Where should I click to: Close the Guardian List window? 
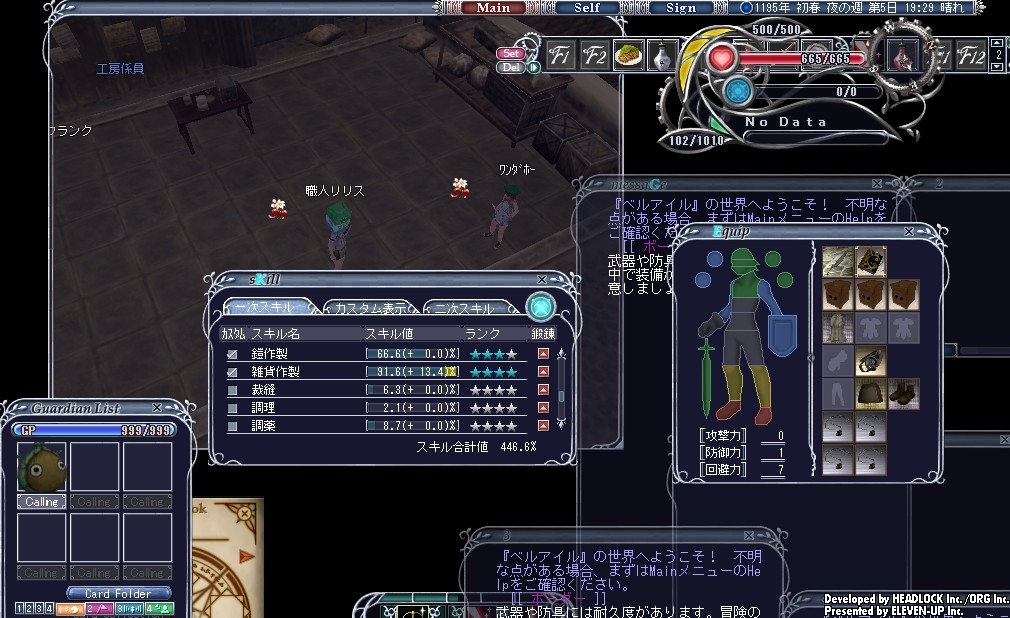pyautogui.click(x=157, y=408)
